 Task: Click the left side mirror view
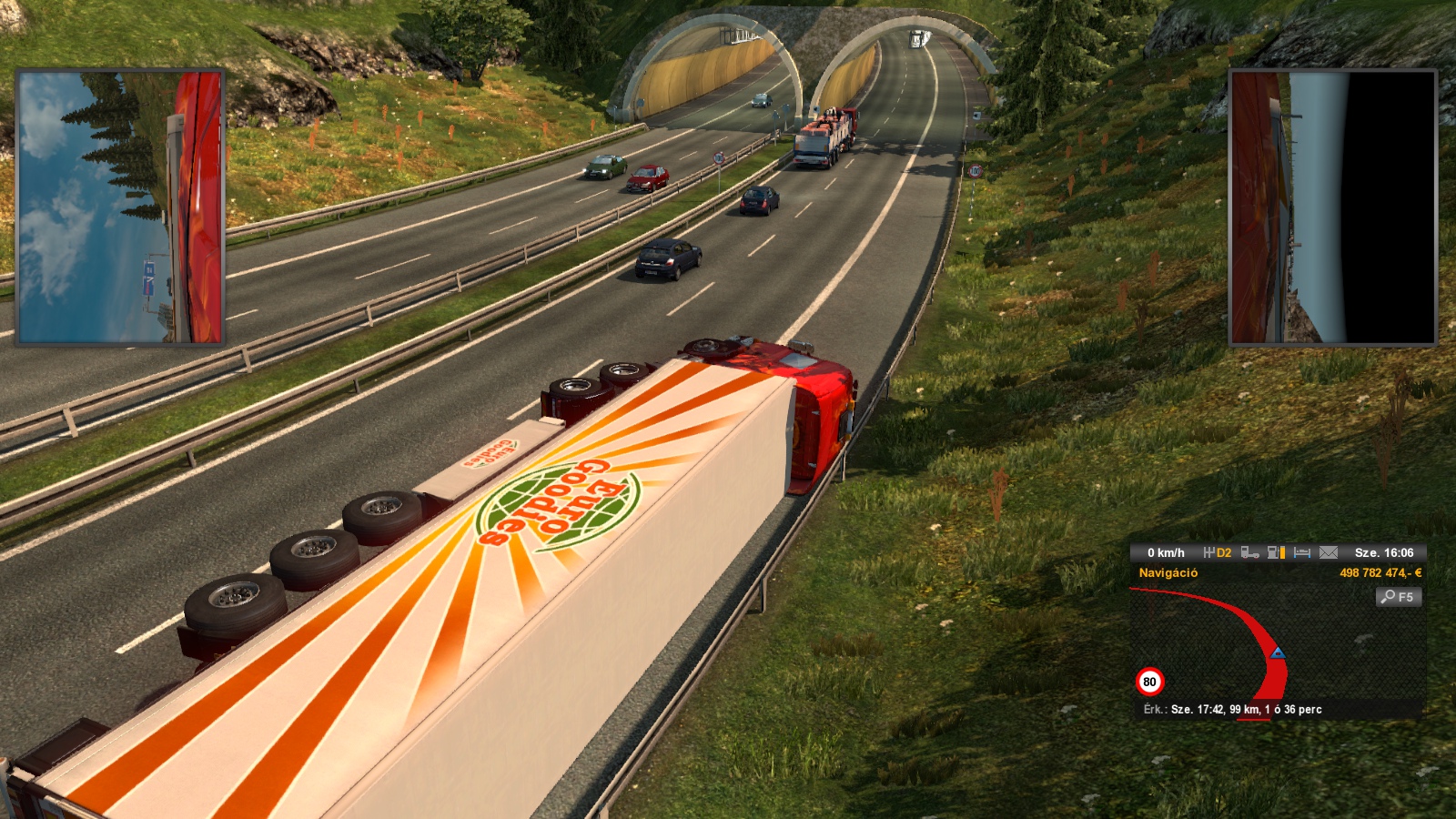coord(120,207)
